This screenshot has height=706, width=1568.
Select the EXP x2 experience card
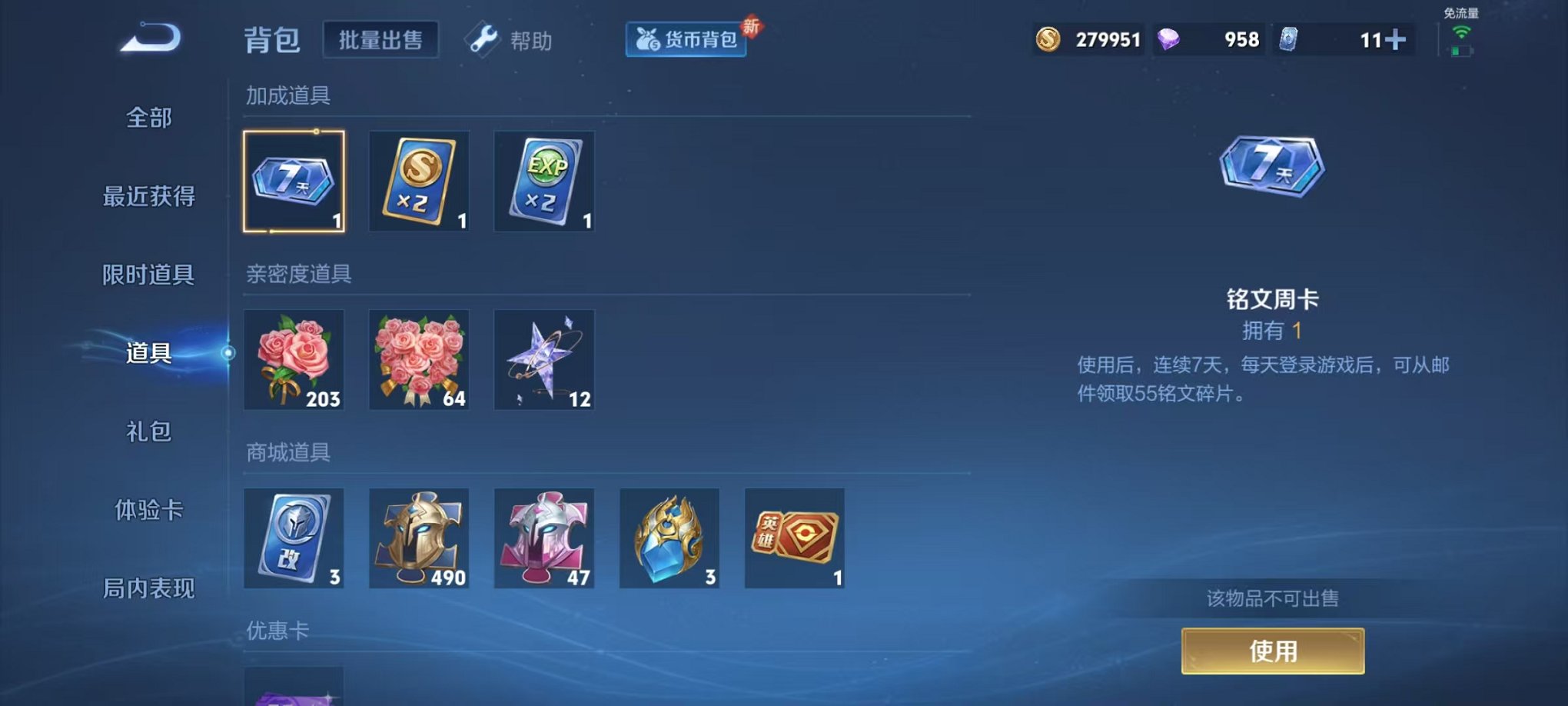tap(544, 182)
